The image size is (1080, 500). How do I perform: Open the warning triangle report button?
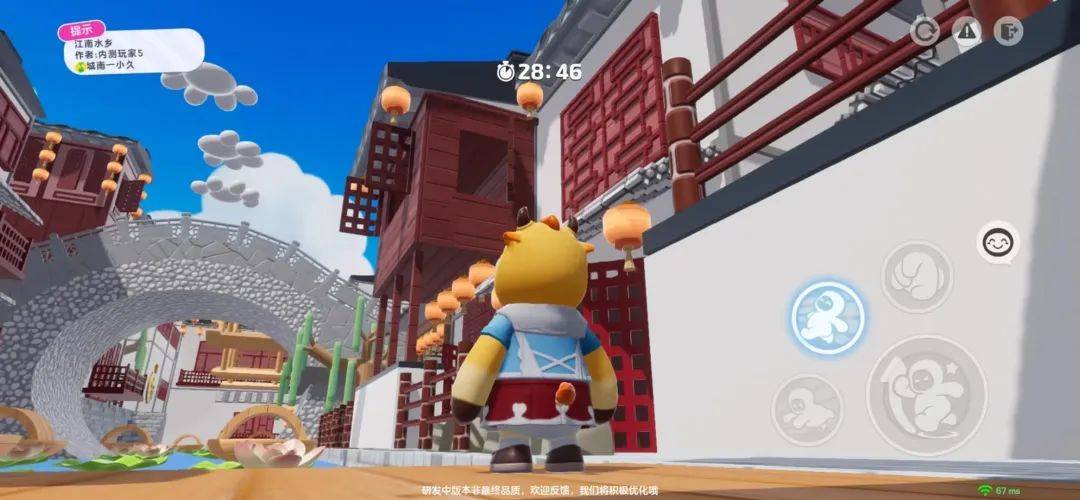tap(966, 31)
